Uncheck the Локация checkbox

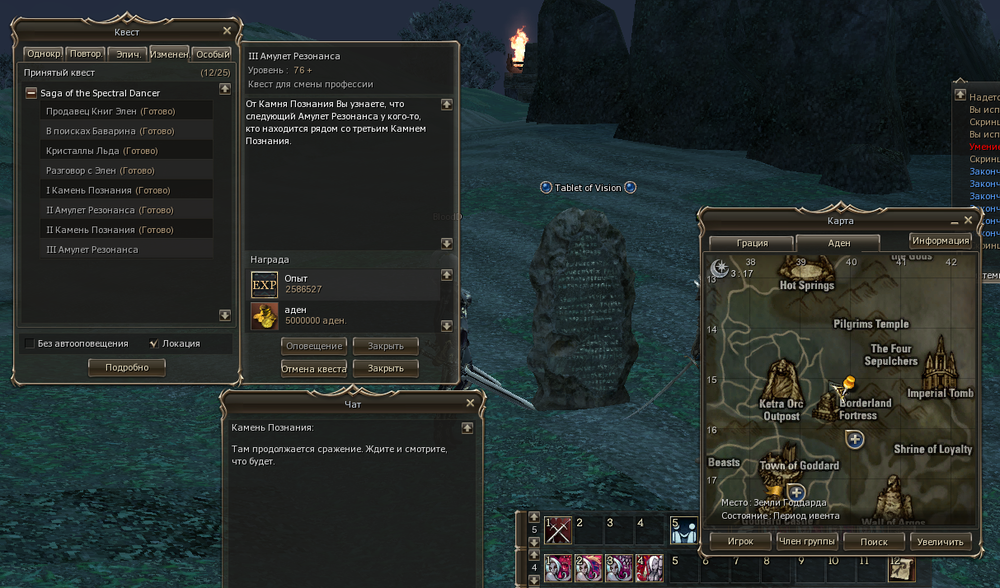click(153, 344)
